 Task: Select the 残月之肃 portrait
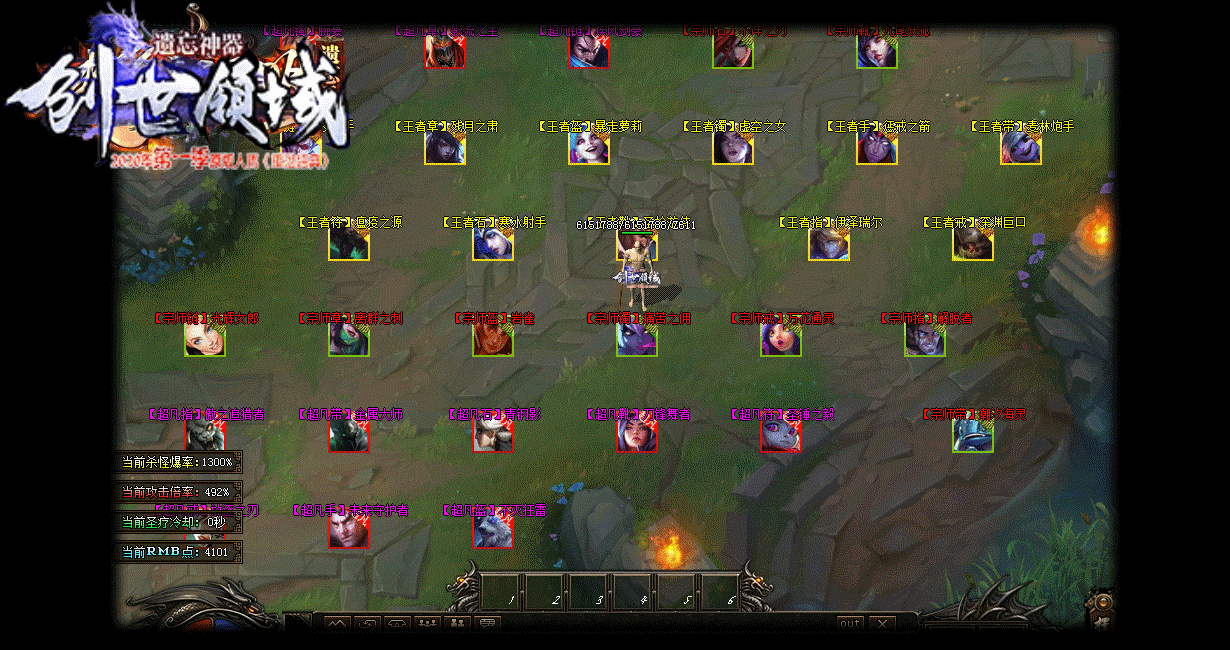[445, 148]
